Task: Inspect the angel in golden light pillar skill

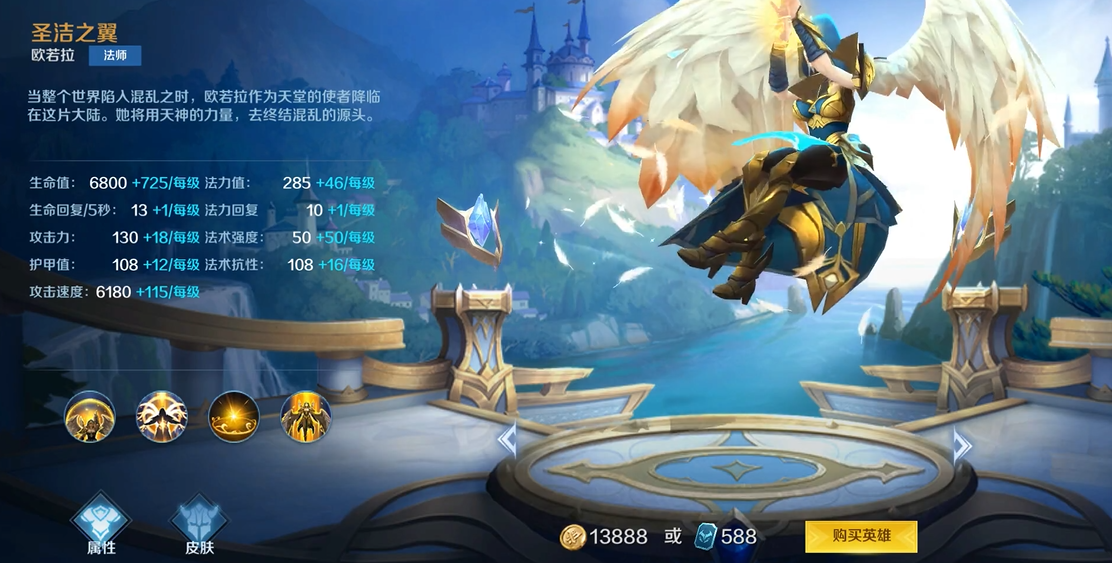Action: tap(306, 416)
